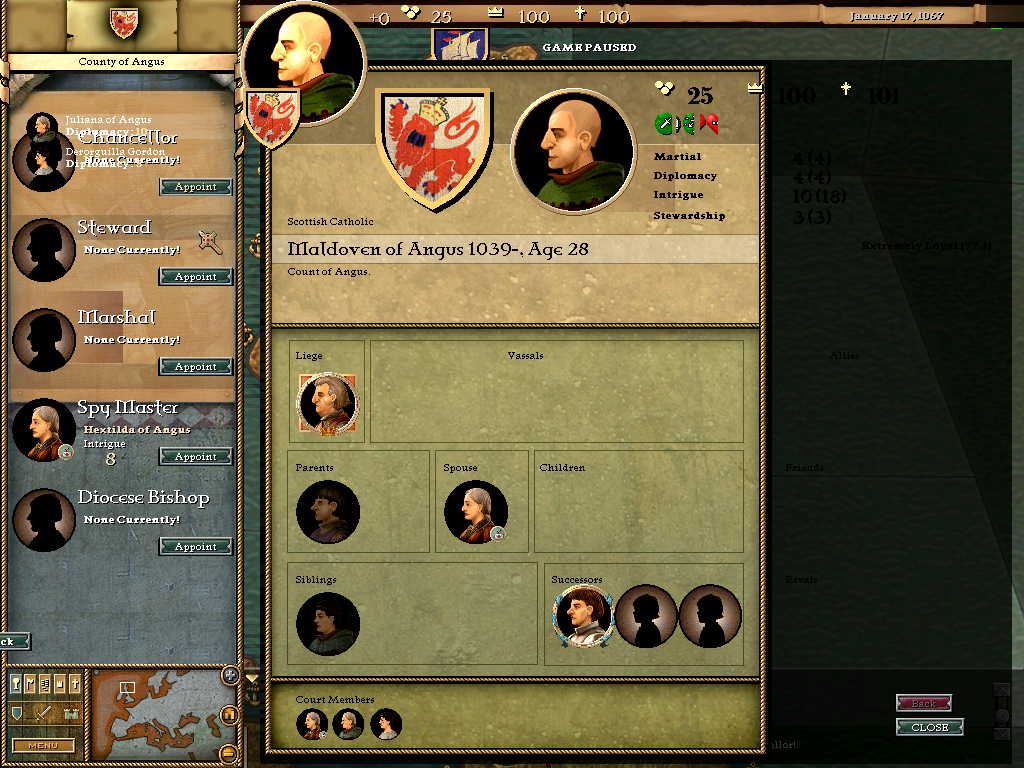This screenshot has height=768, width=1024.
Task: View the spouse's portrait
Action: 475,512
